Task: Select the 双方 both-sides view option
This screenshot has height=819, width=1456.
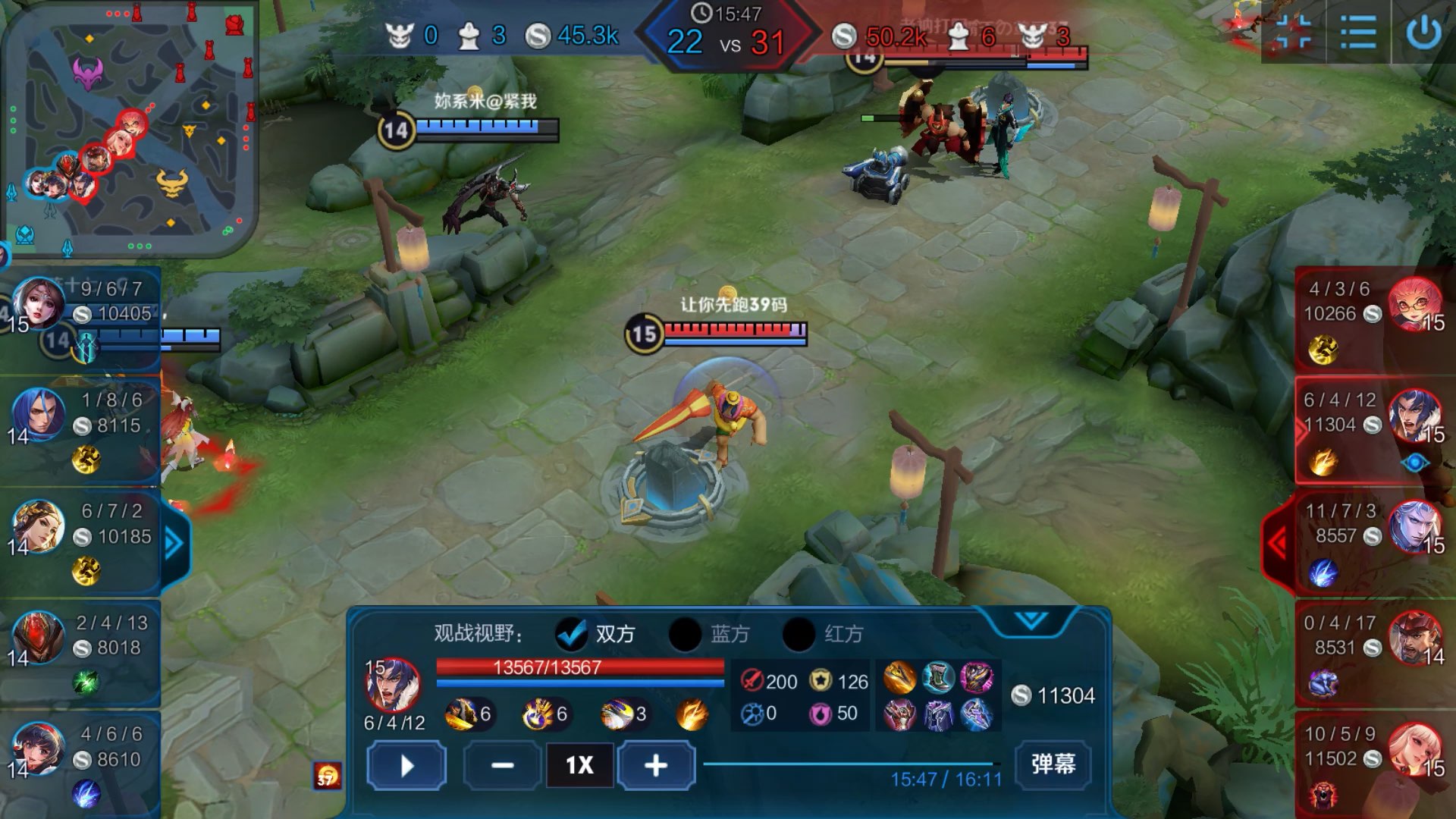Action: [x=572, y=634]
